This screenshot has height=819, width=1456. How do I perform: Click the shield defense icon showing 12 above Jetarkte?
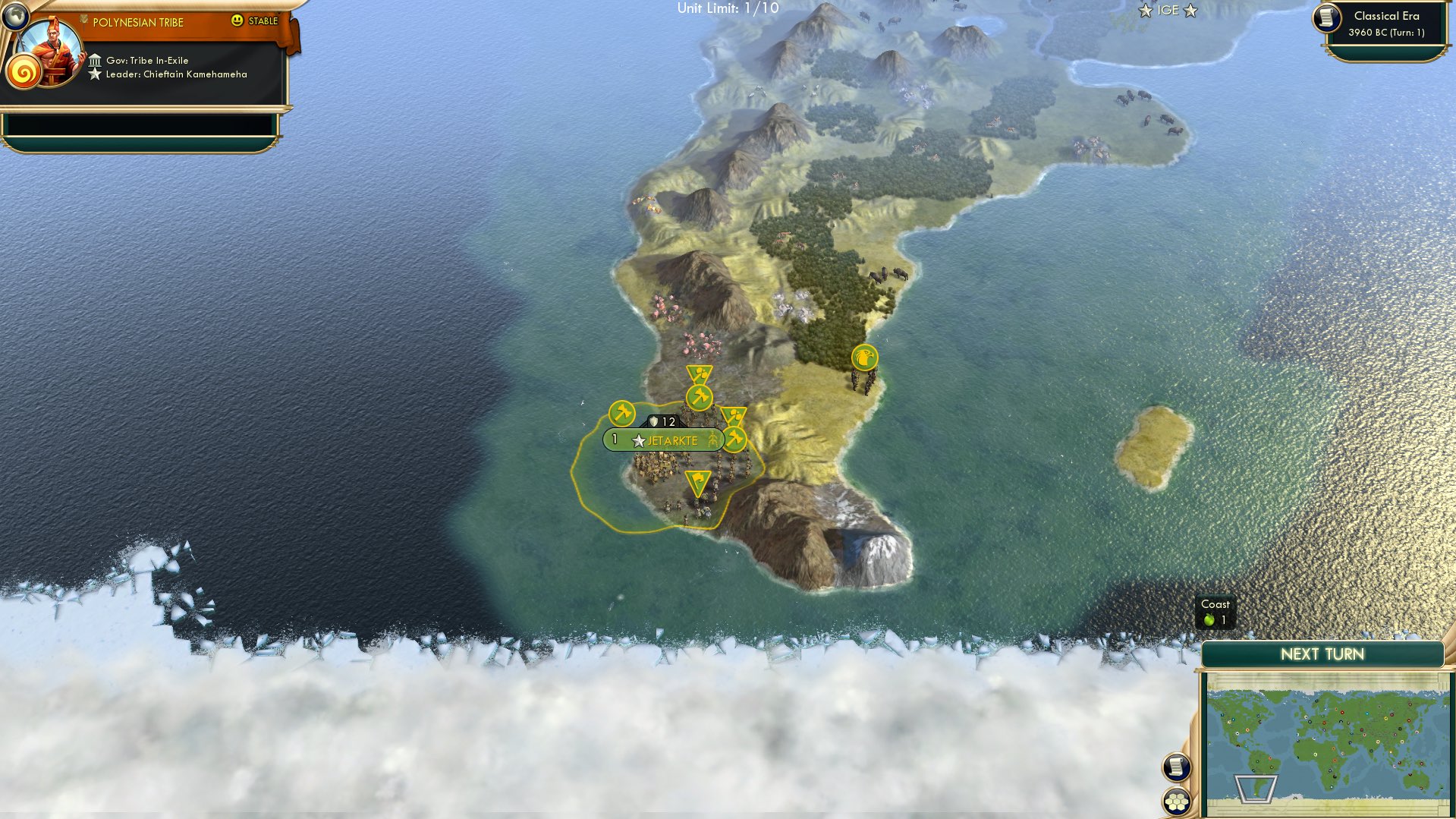point(662,421)
